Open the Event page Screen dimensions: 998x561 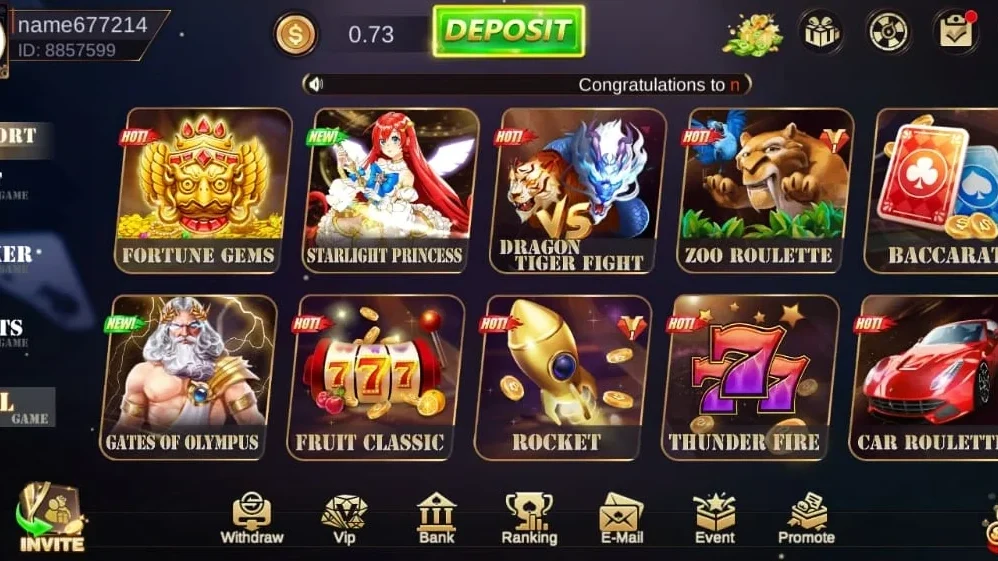click(715, 520)
